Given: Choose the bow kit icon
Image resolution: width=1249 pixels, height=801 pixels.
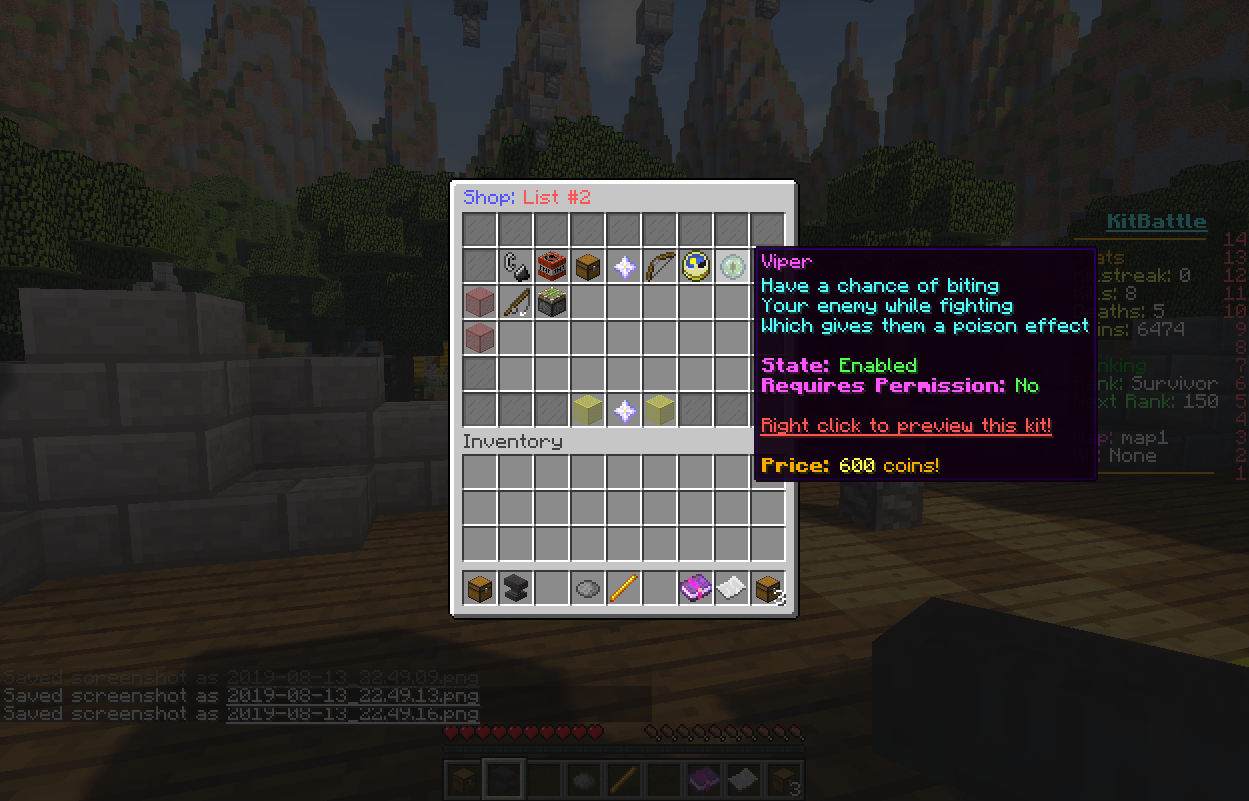Looking at the screenshot, I should click(660, 266).
